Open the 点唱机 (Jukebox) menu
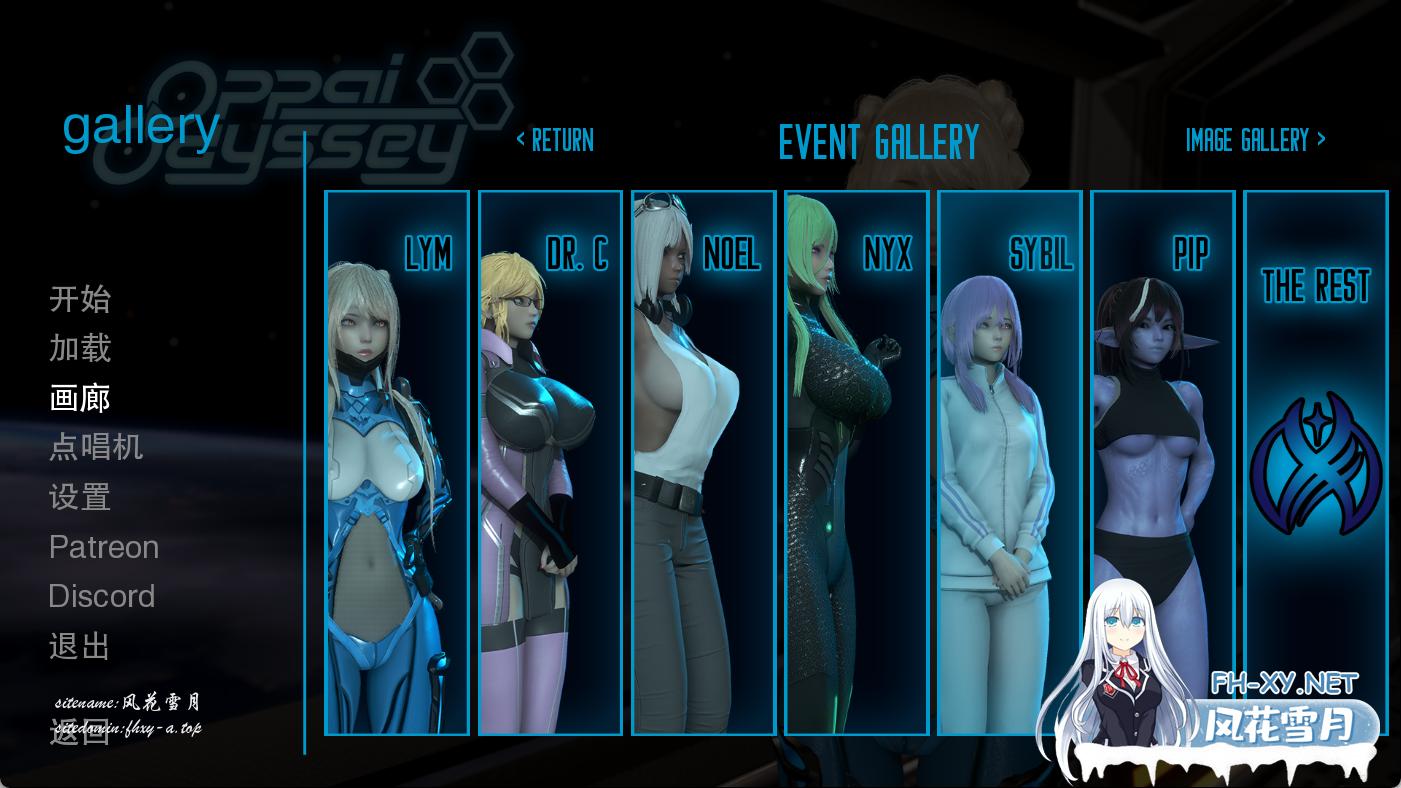1401x788 pixels. point(96,447)
